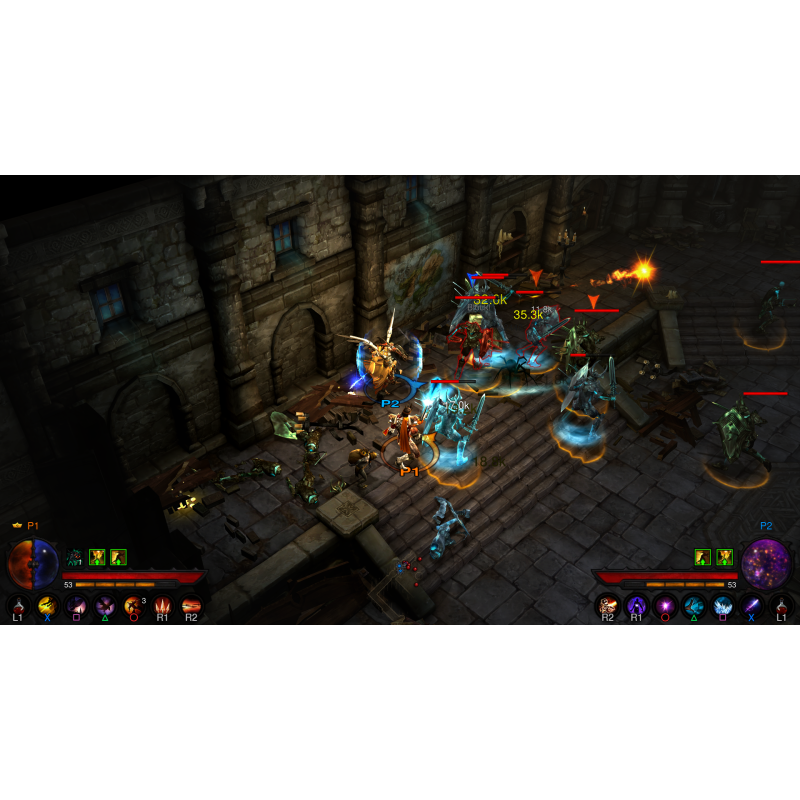Fire P2's purple missile streak skill
Viewport: 800px width, 800px height.
[x=753, y=605]
